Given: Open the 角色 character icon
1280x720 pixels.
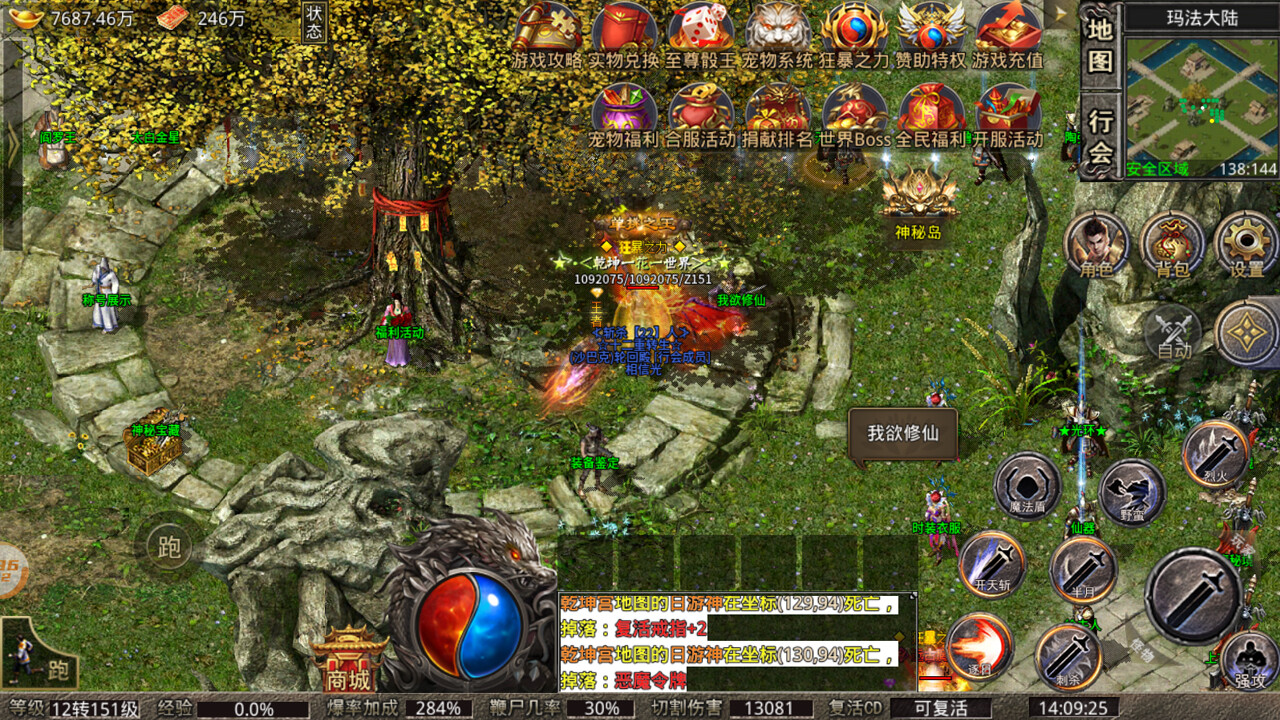Looking at the screenshot, I should pyautogui.click(x=1098, y=245).
